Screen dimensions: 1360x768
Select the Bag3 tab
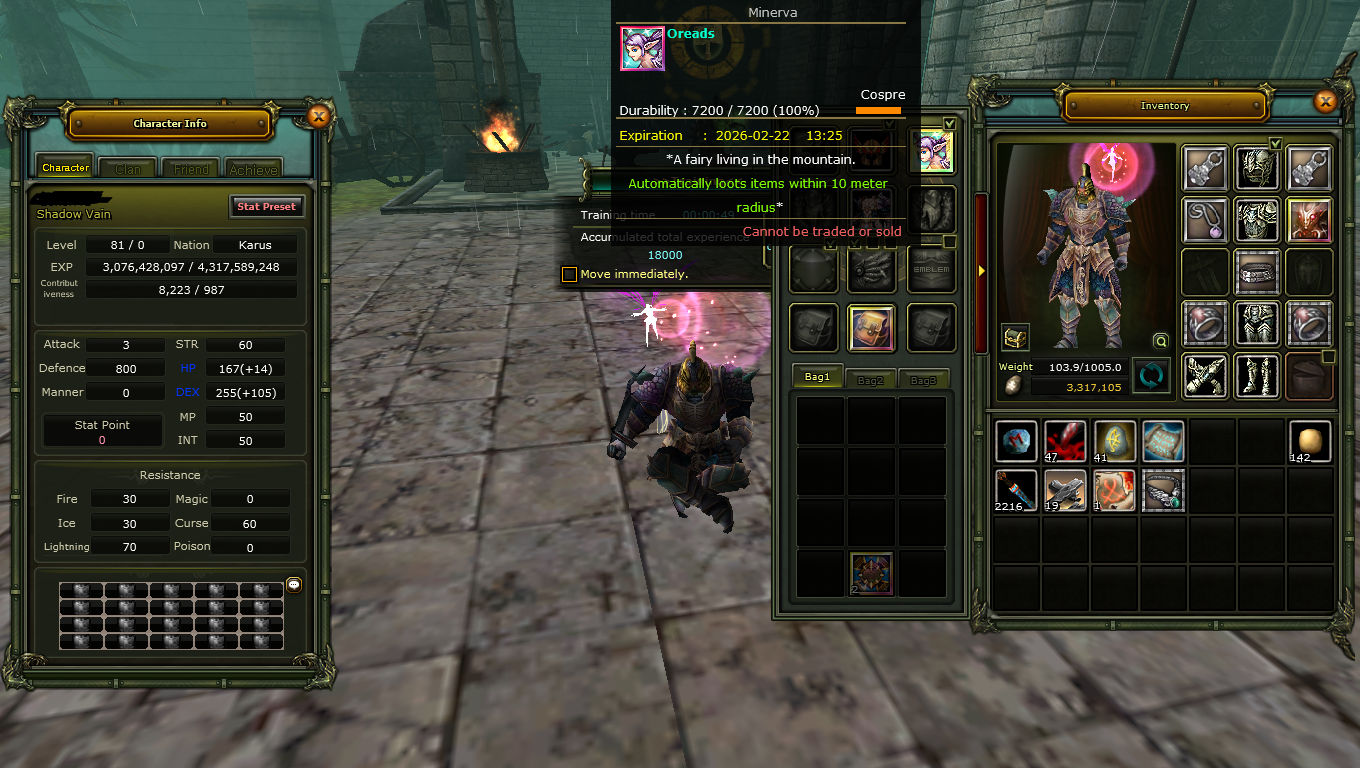[x=923, y=379]
